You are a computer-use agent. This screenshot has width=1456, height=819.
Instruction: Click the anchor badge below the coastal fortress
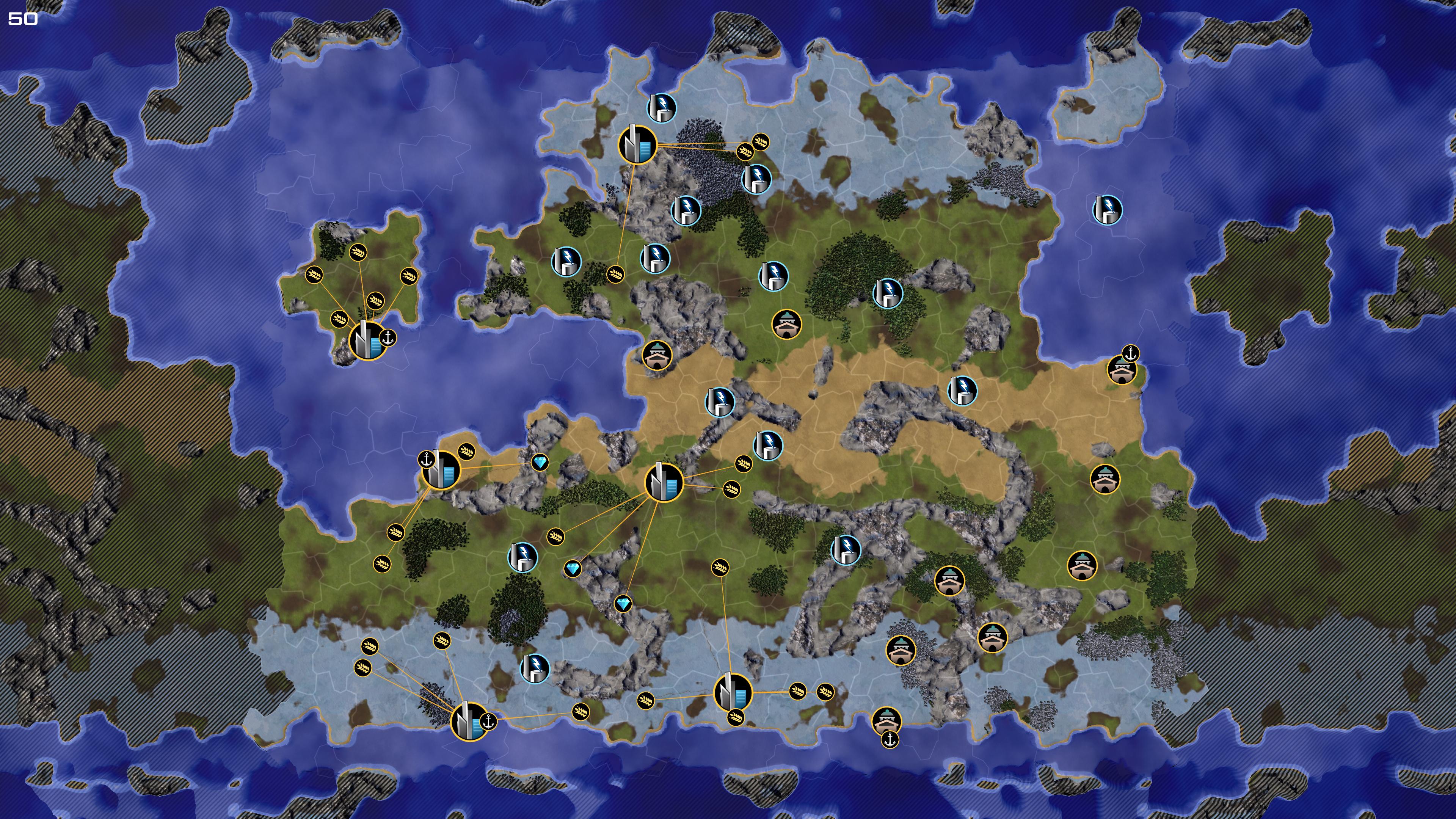tap(890, 739)
